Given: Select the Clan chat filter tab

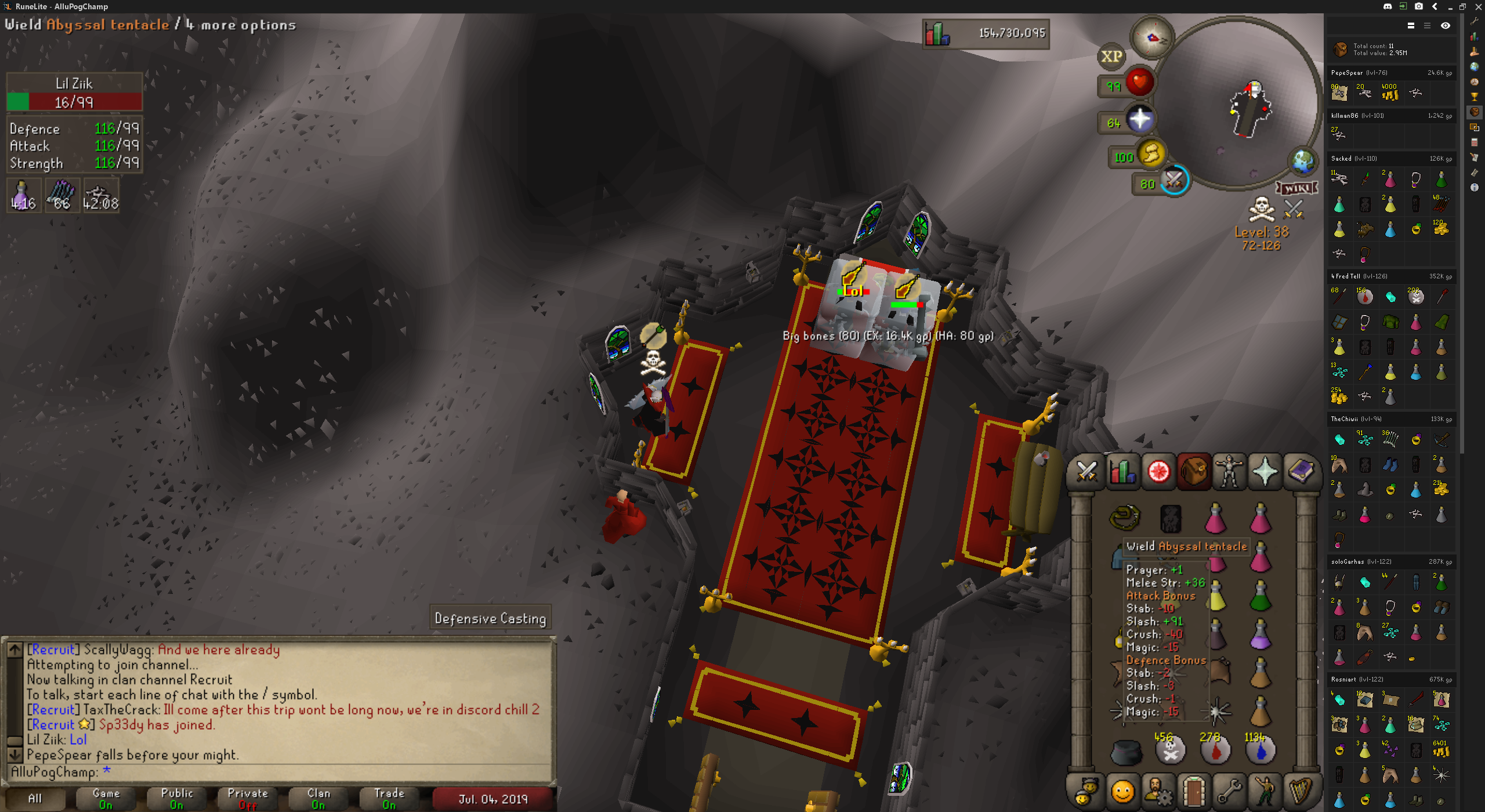Looking at the screenshot, I should [318, 798].
